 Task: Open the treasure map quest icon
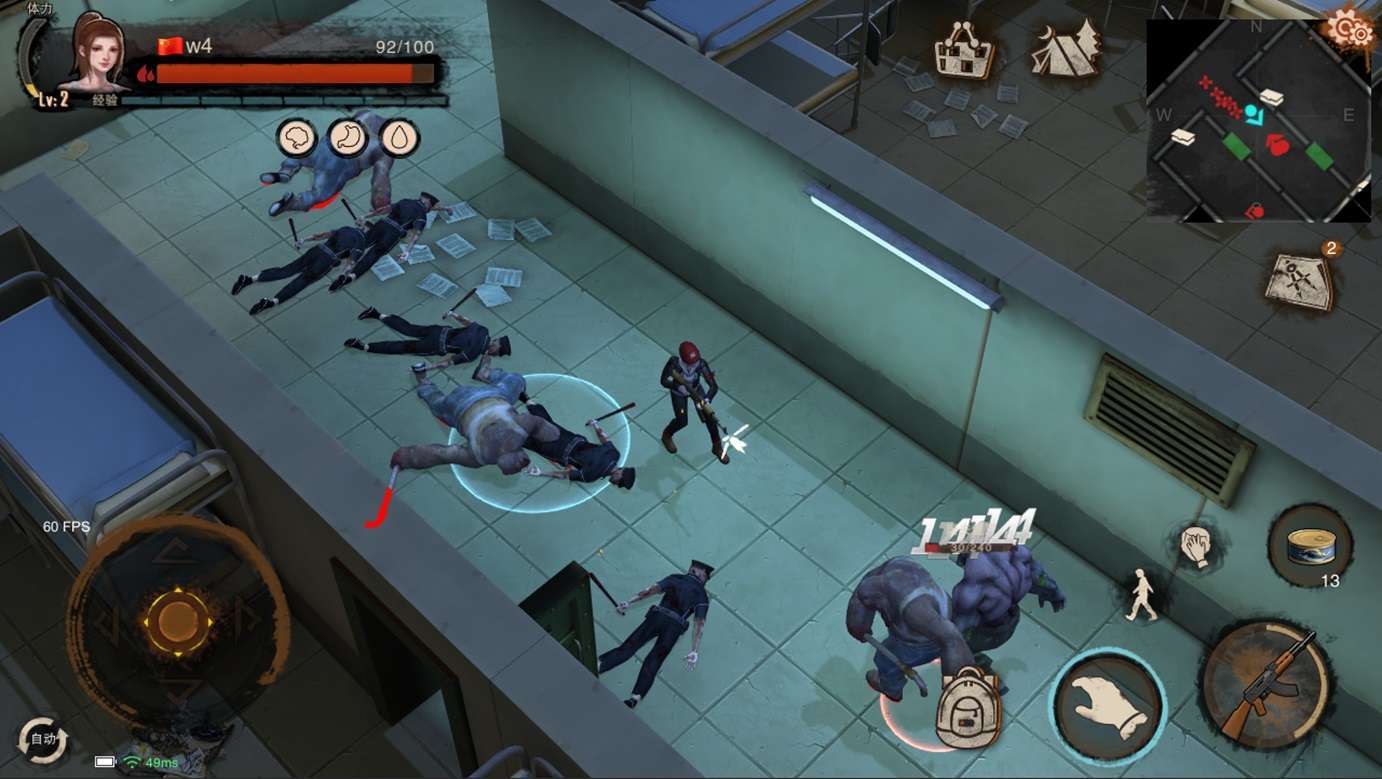[x=1299, y=279]
